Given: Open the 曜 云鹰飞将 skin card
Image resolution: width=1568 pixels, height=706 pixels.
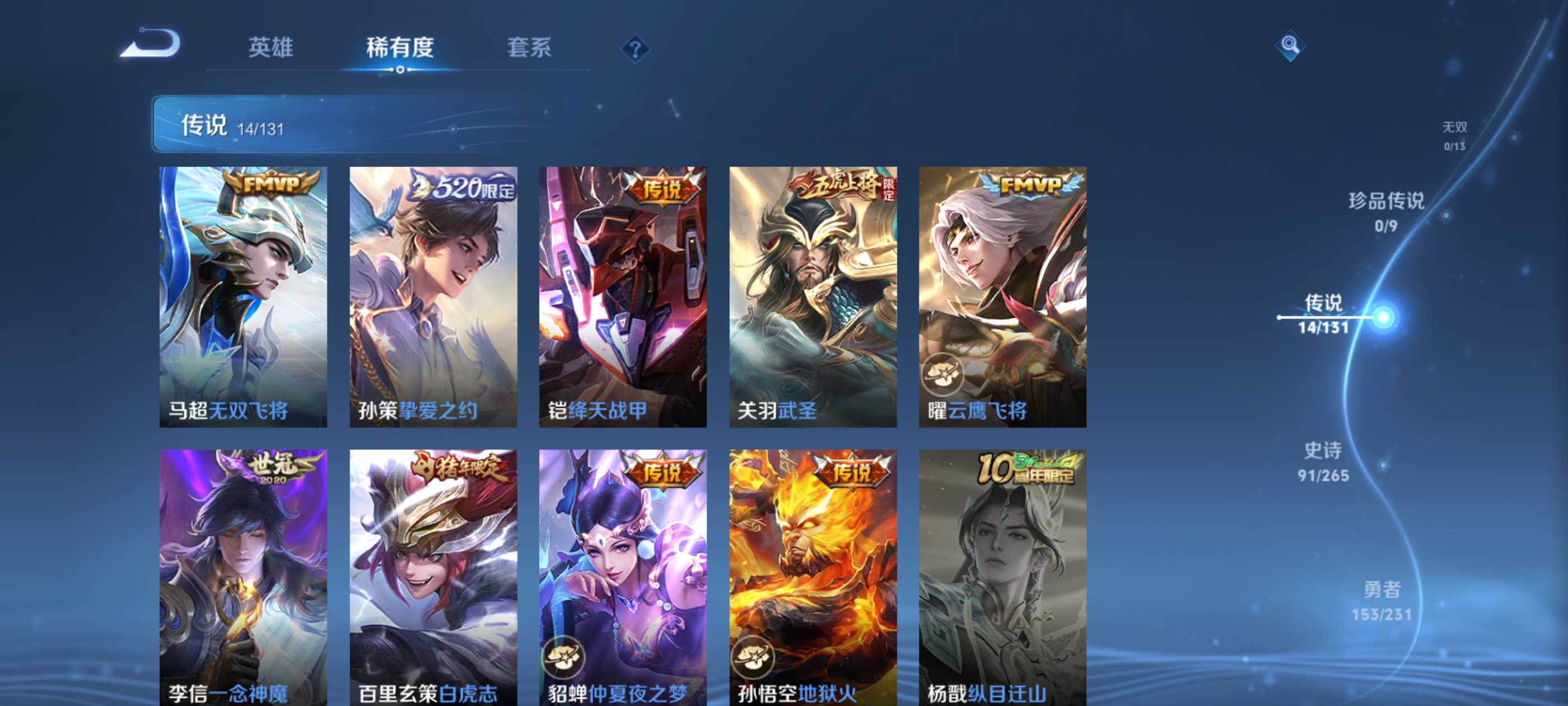Looking at the screenshot, I should point(1002,296).
